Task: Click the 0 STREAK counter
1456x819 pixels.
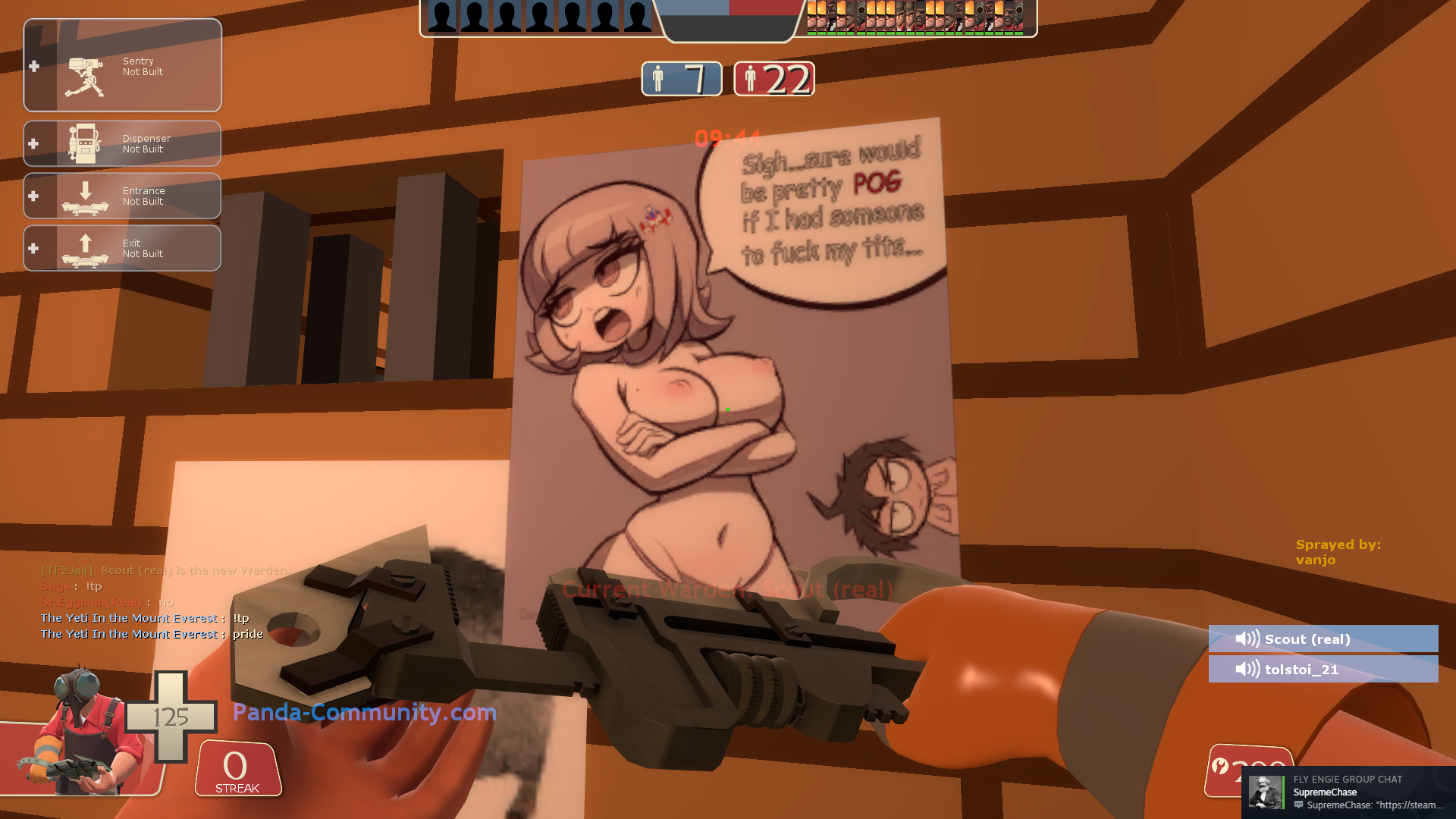Action: [x=236, y=769]
